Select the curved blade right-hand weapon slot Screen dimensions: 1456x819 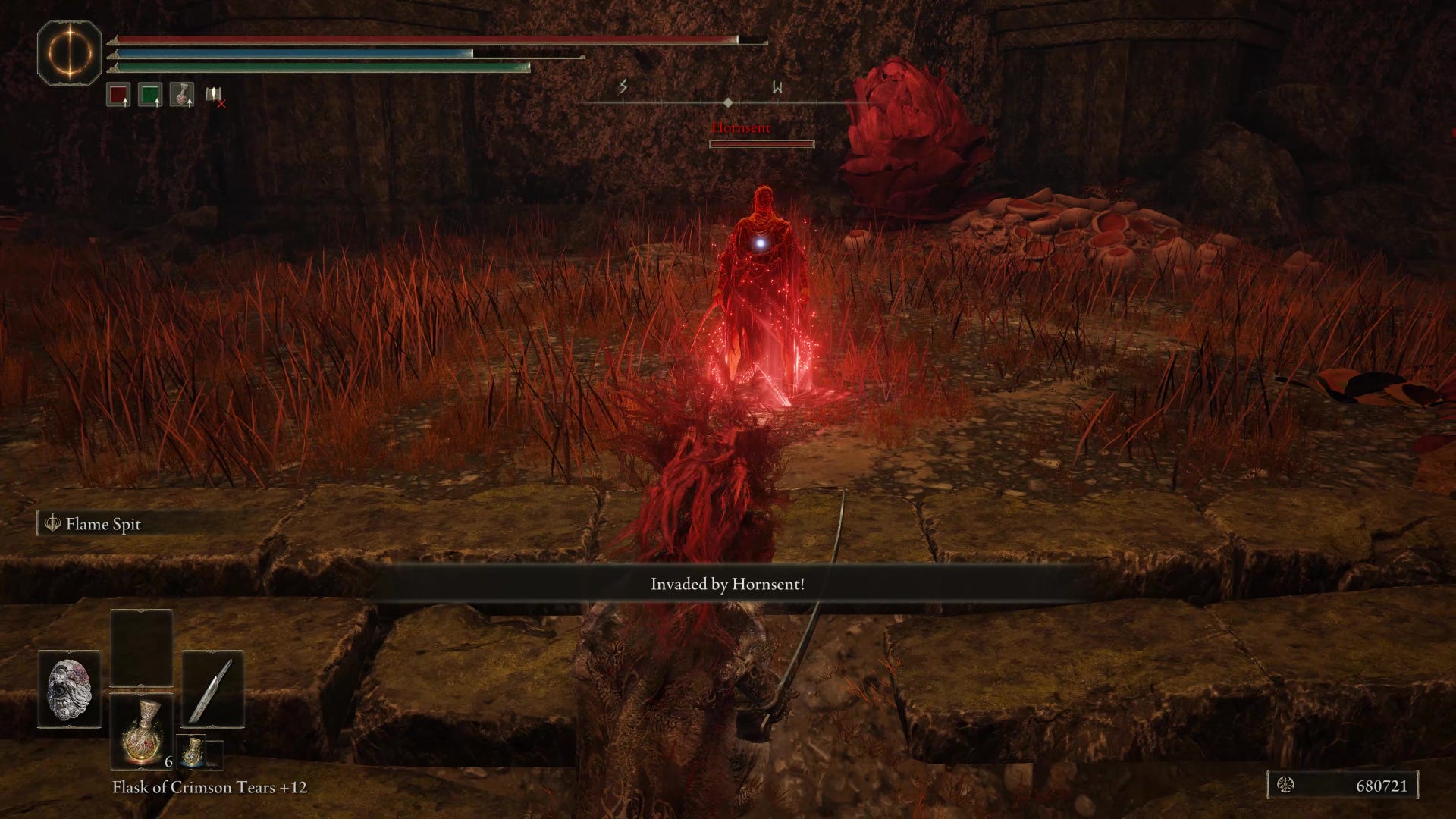pyautogui.click(x=212, y=689)
